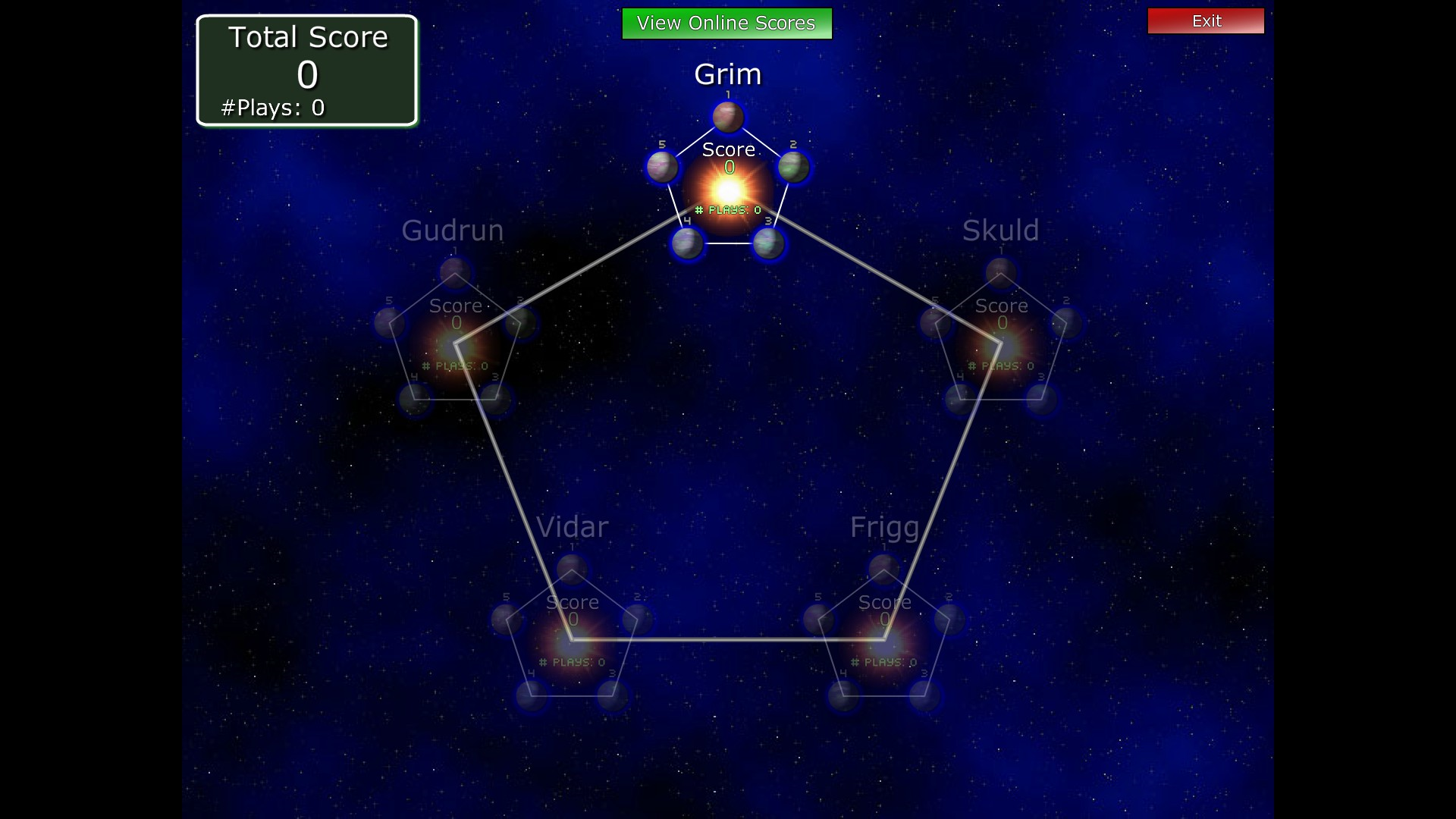
Task: Select the Gudrun system's sun
Action: pos(456,347)
